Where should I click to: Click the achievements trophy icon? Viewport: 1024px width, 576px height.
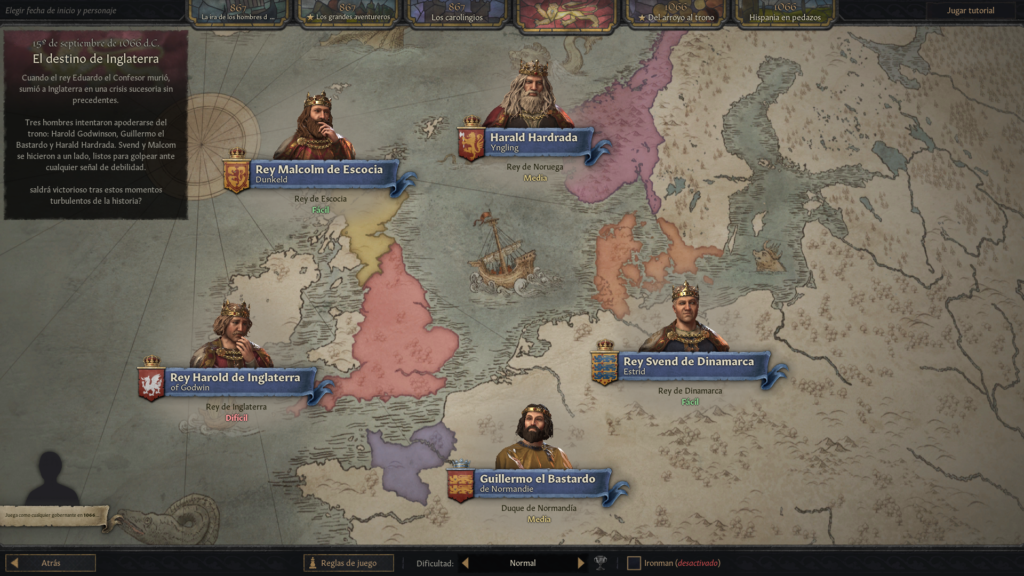[x=601, y=563]
